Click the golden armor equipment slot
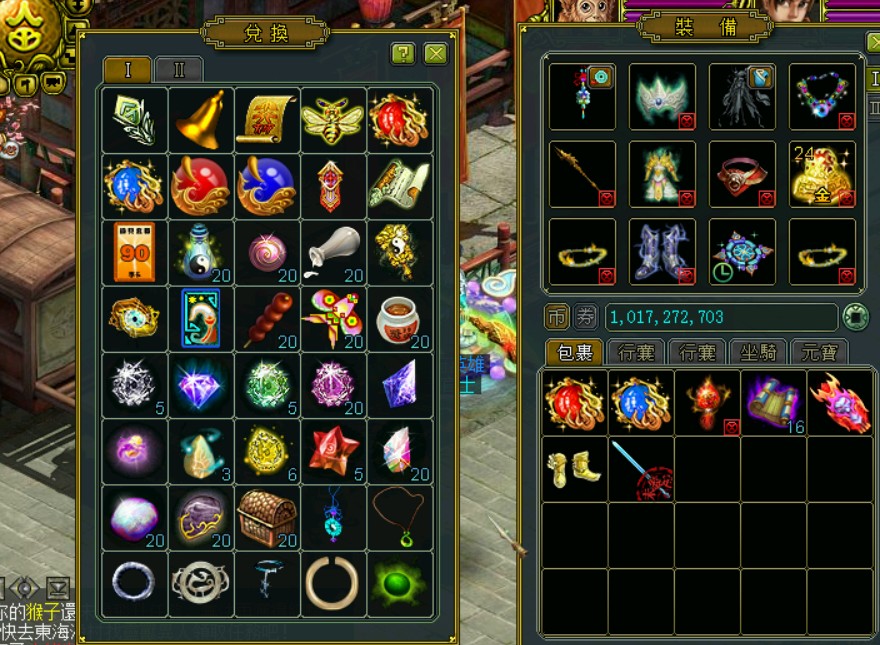 pyautogui.click(x=662, y=174)
